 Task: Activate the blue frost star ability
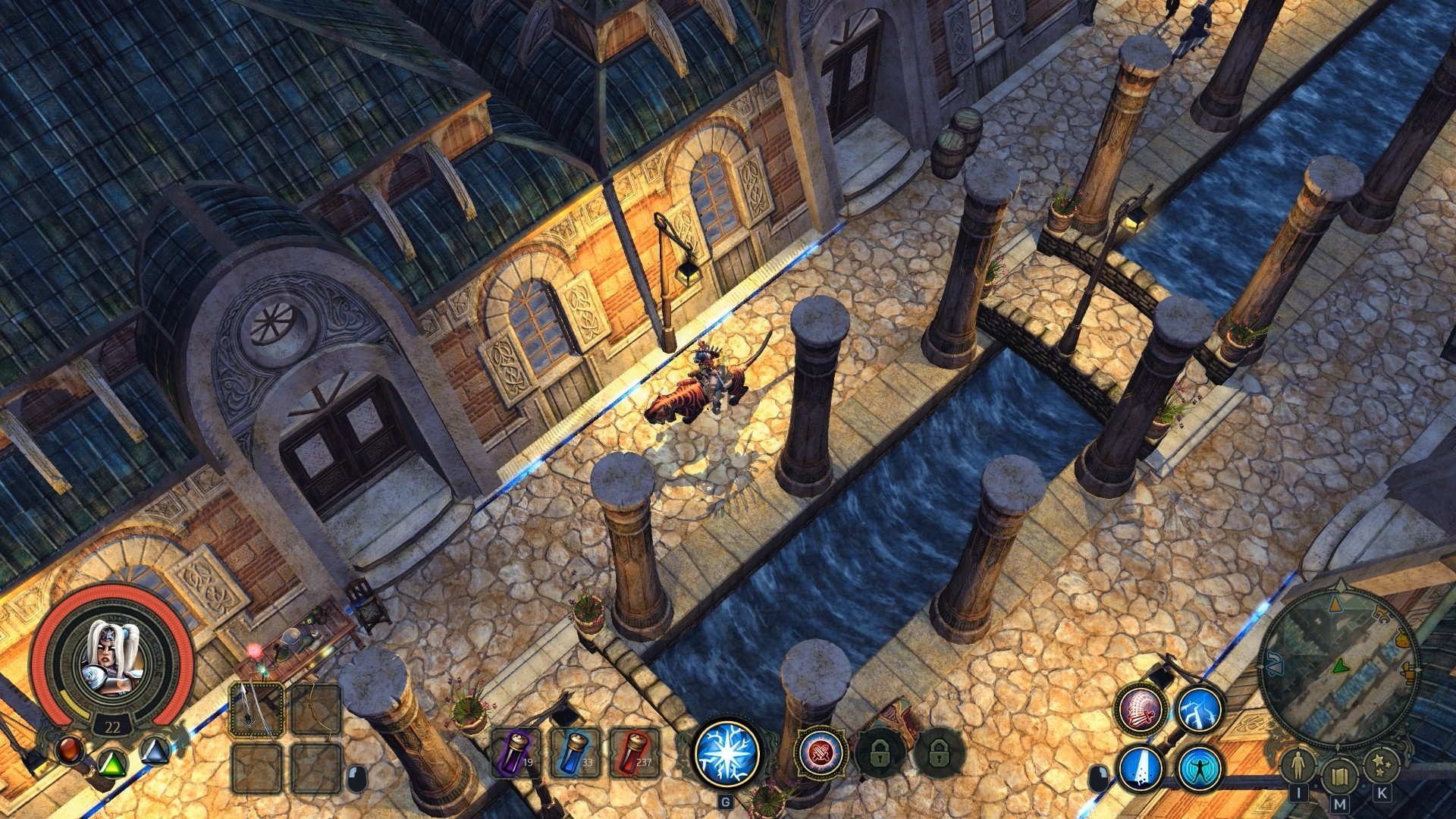point(726,752)
